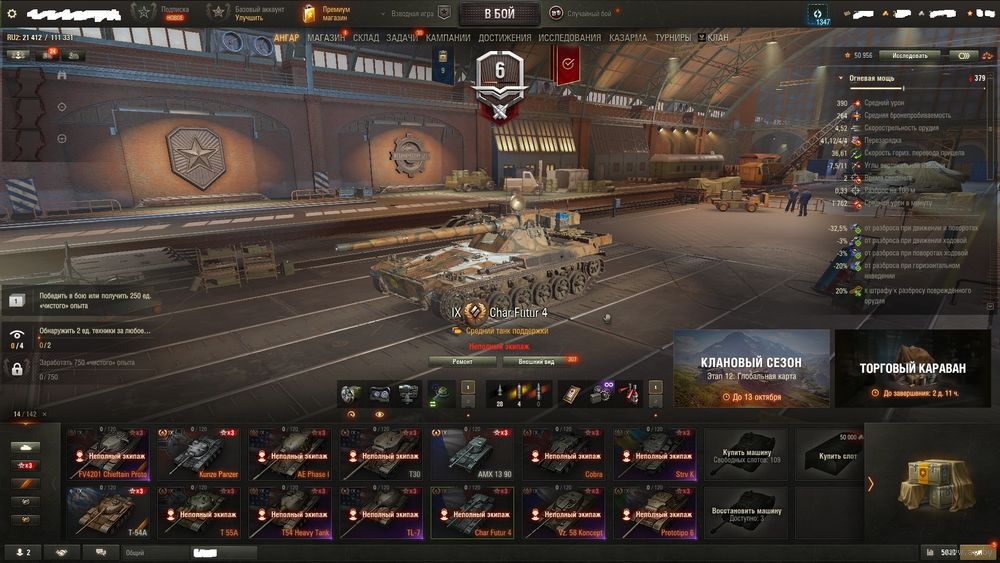The width and height of the screenshot is (1000, 563).
Task: Switch to the СКЛАД tab
Action: (366, 38)
